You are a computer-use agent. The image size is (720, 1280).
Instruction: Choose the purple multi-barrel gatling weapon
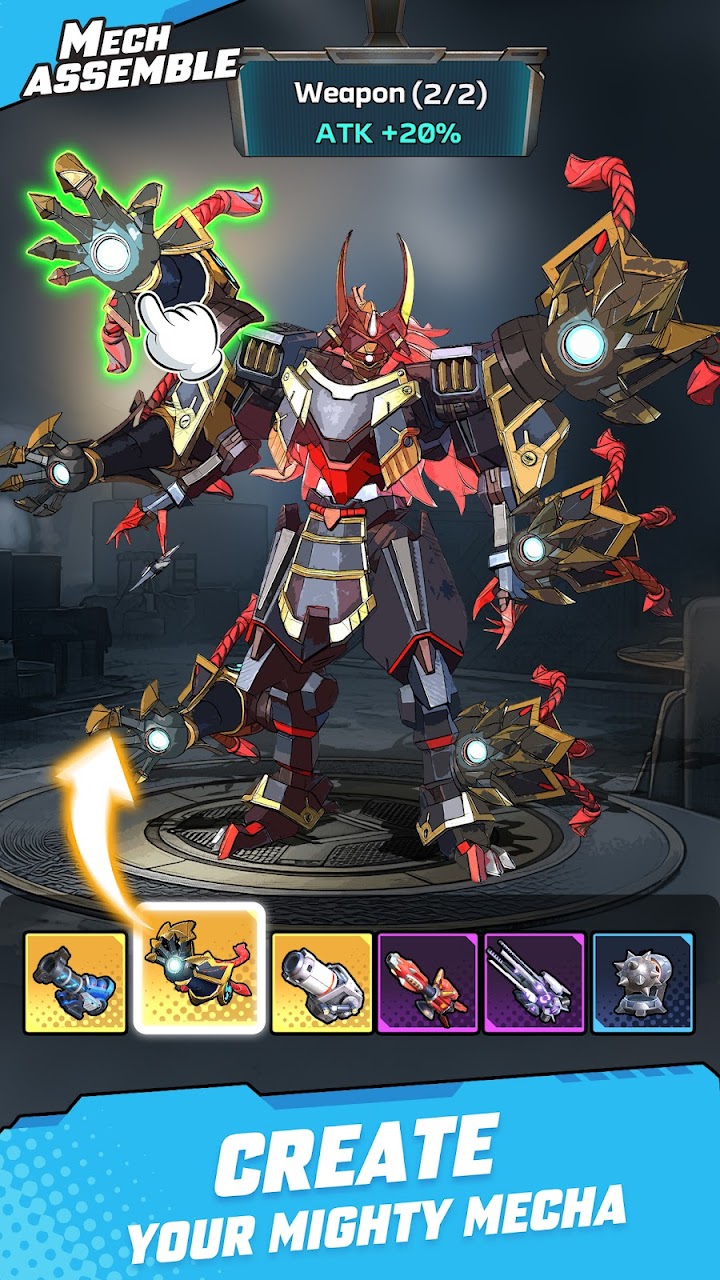[x=534, y=982]
